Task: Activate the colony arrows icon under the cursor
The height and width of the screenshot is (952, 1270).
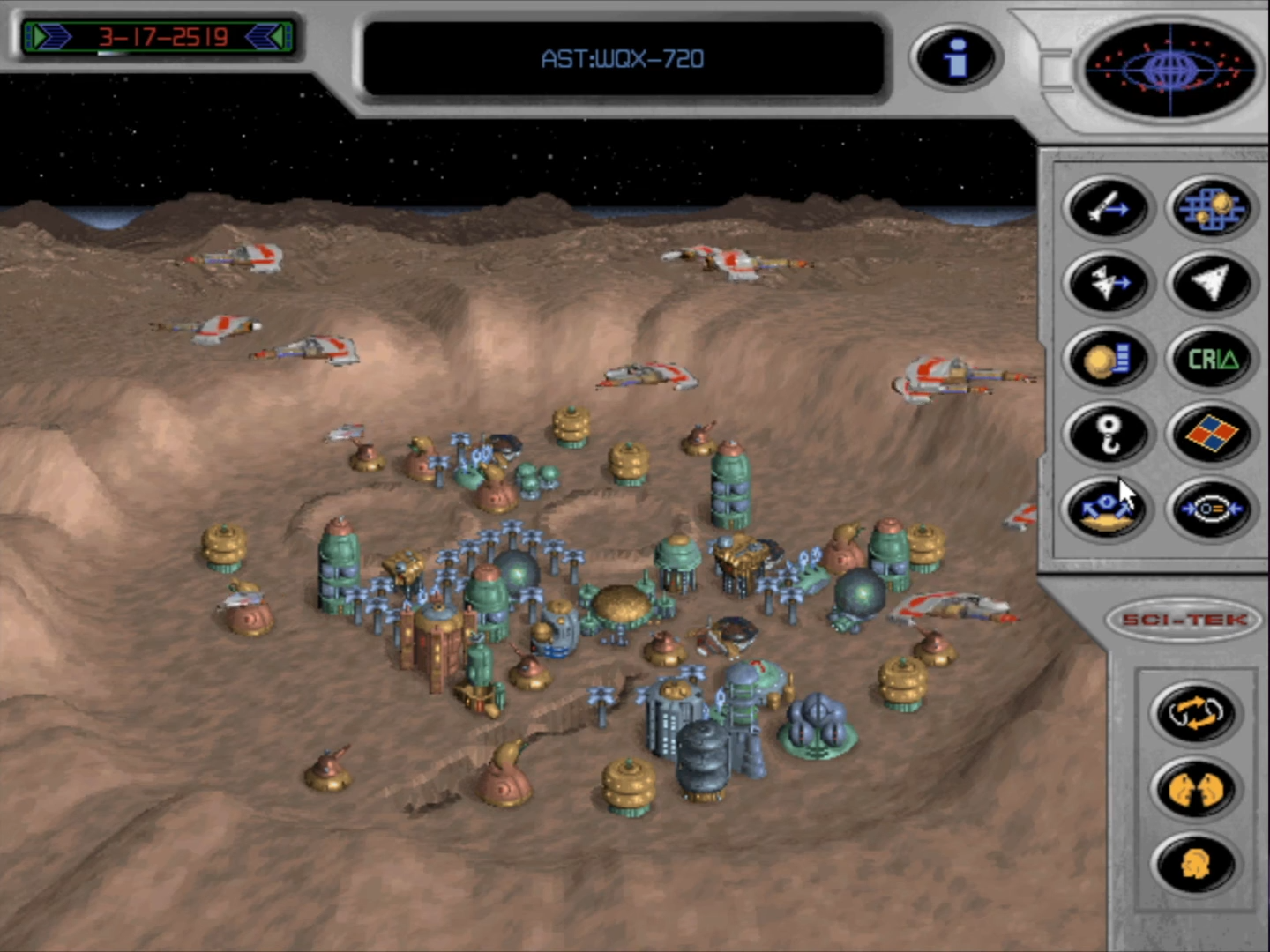Action: [1106, 509]
